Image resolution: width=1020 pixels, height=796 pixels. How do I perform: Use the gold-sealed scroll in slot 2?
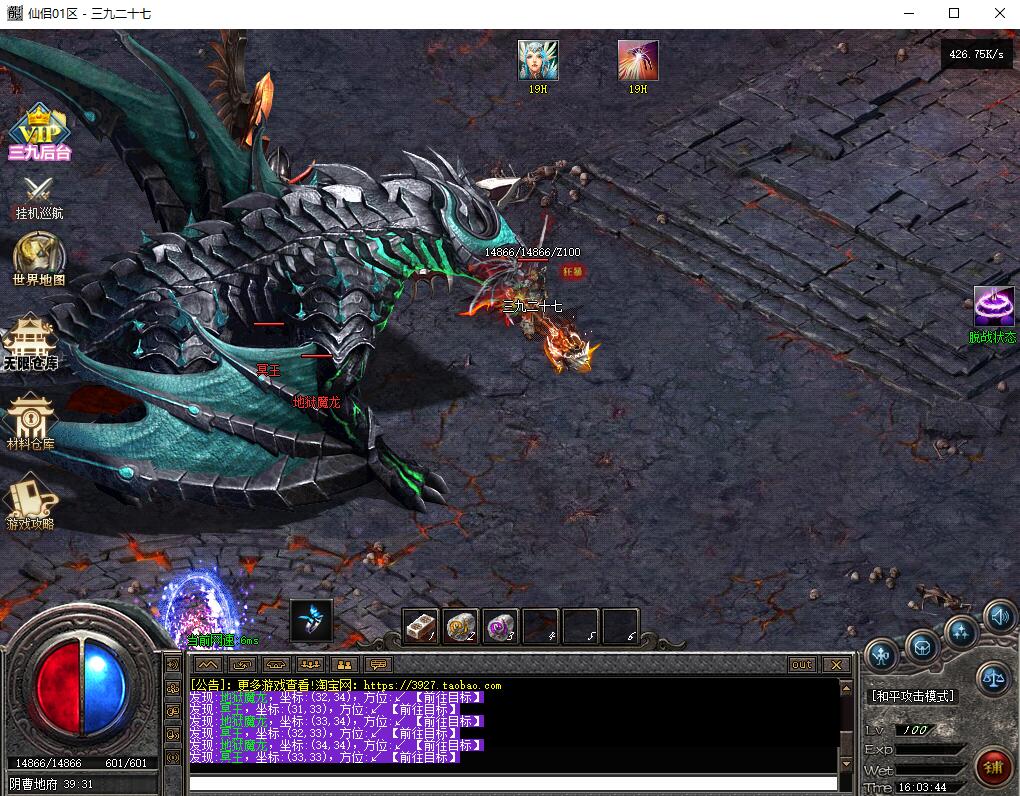[461, 627]
